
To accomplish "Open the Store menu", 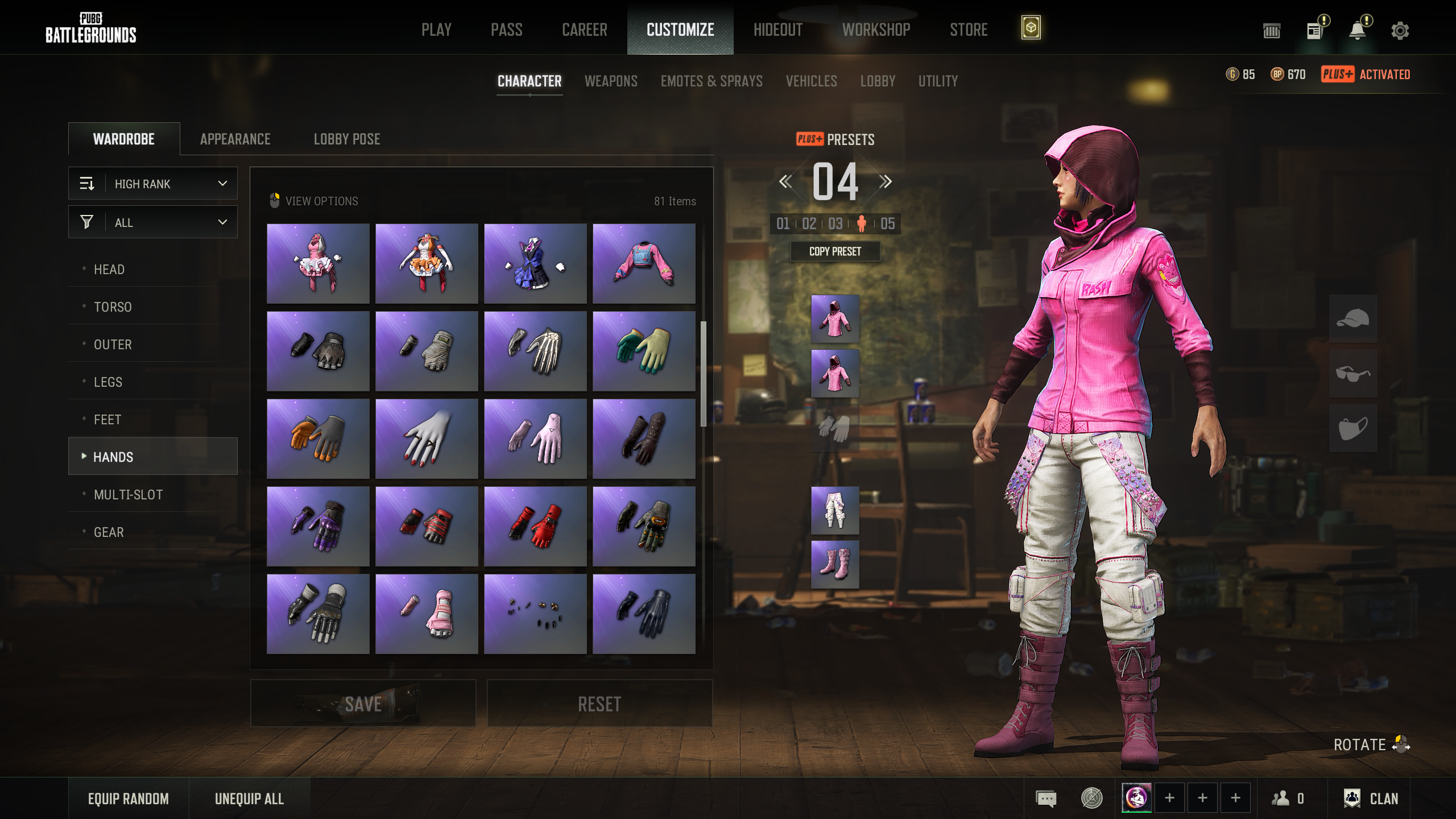I will coord(968,30).
